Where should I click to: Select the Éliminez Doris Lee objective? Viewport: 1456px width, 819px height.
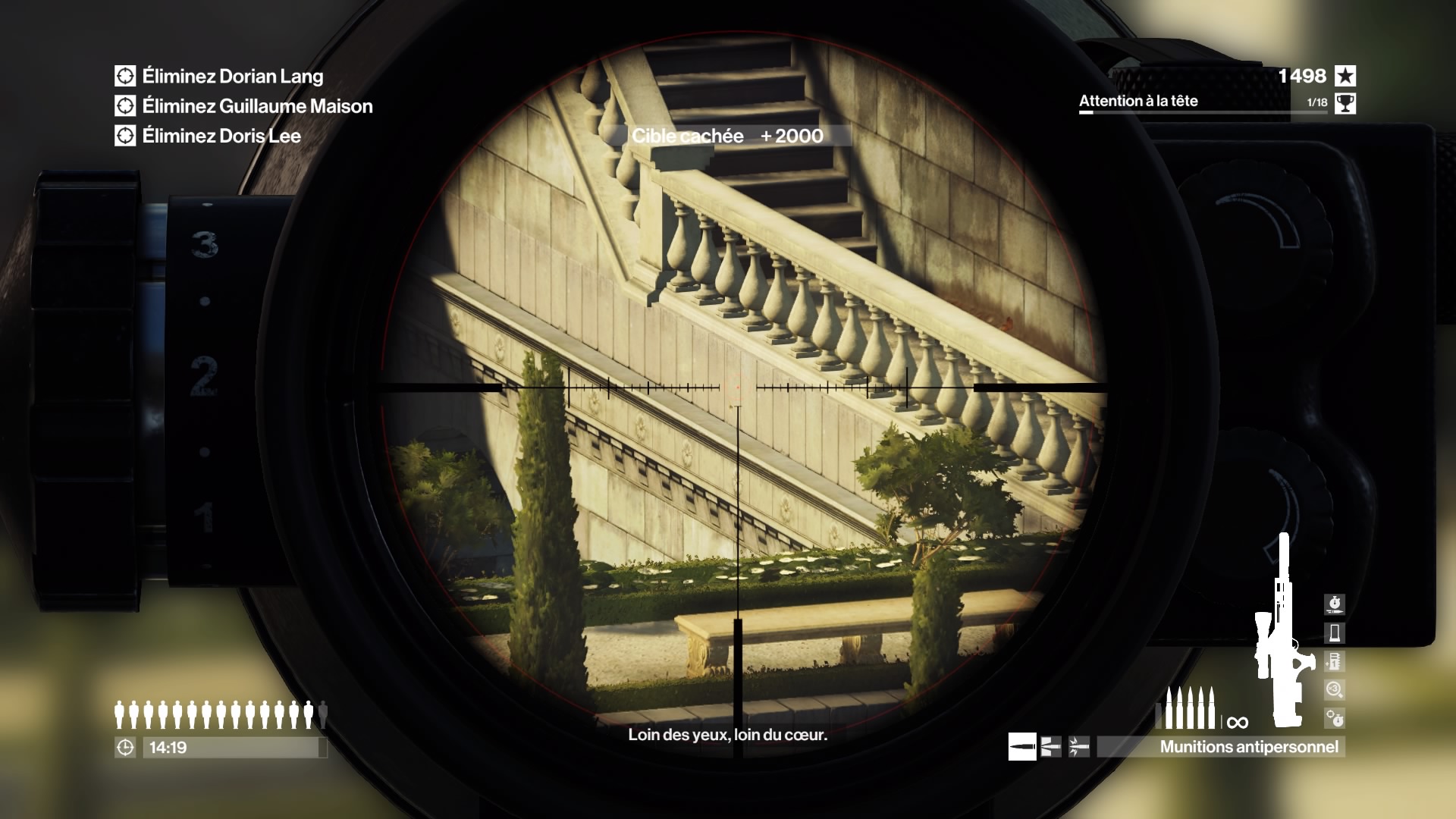pos(221,136)
